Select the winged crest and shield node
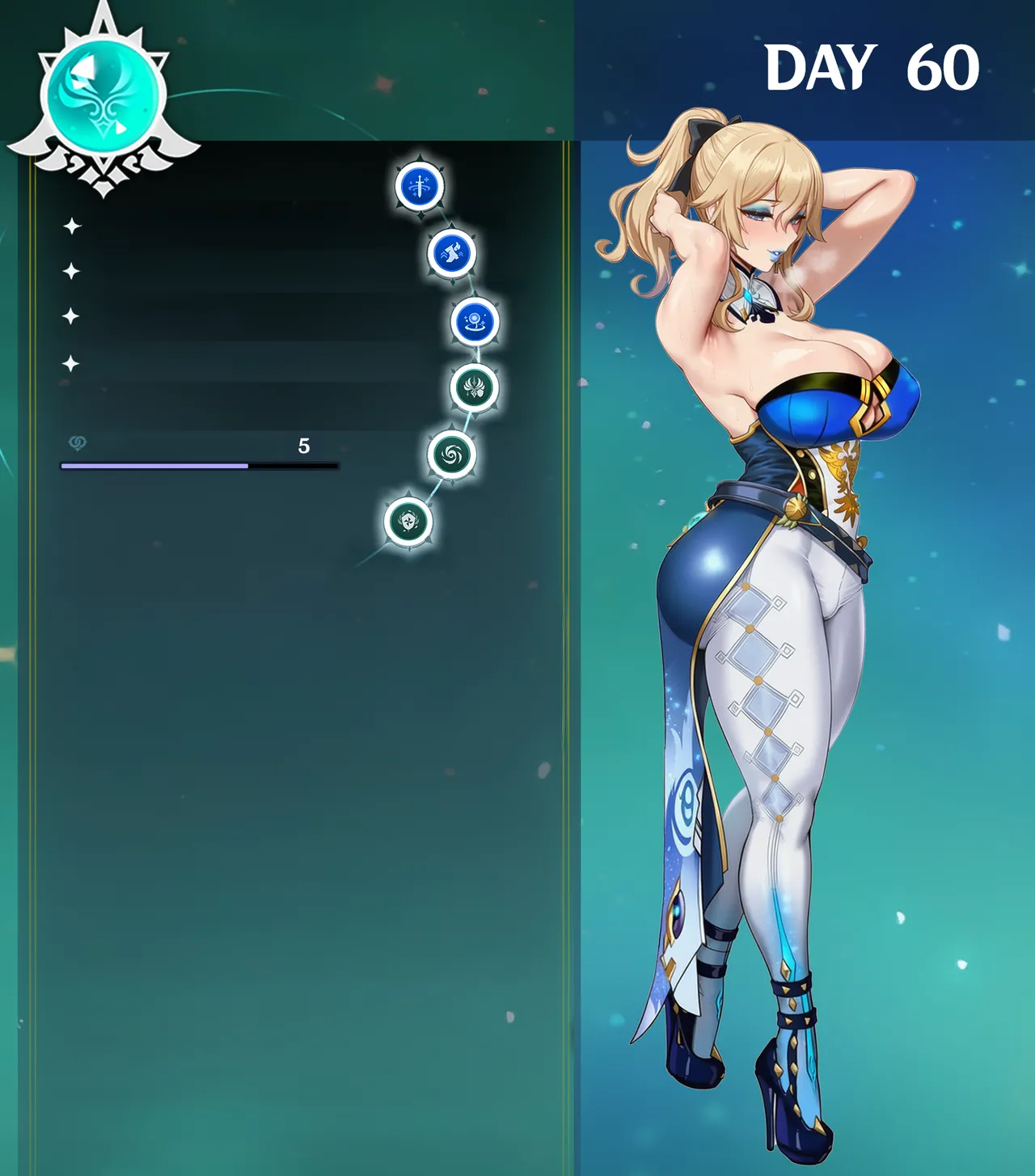The height and width of the screenshot is (1176, 1035). 474,387
